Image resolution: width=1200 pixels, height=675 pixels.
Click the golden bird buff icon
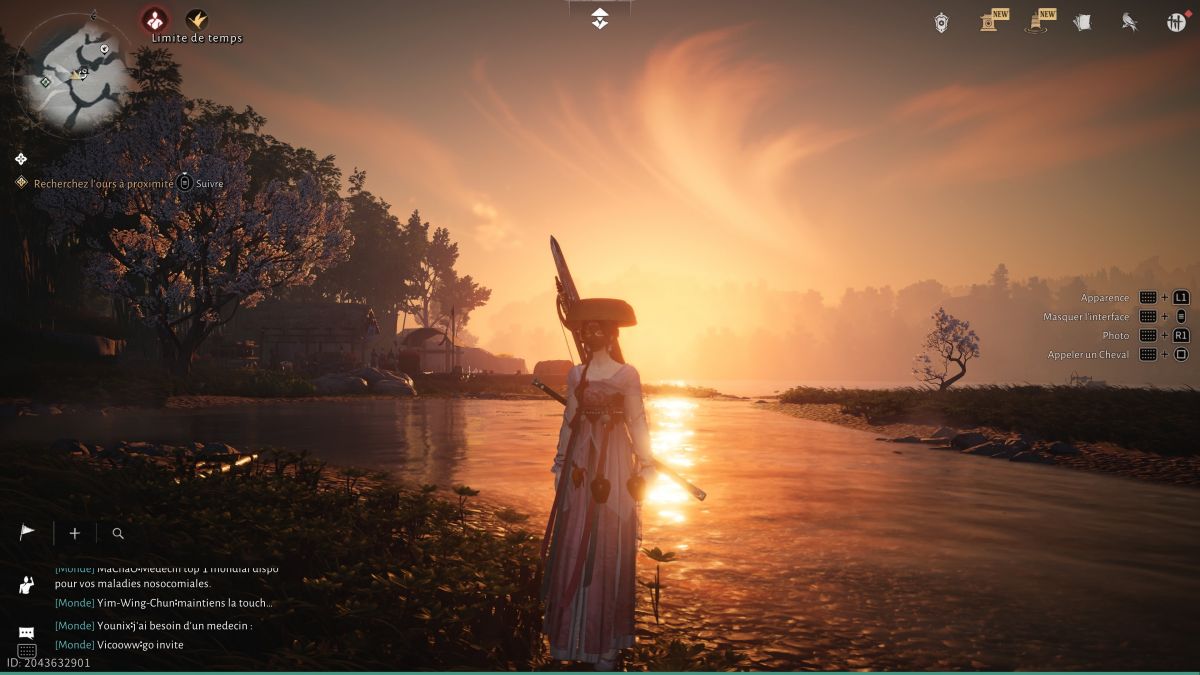click(x=197, y=19)
